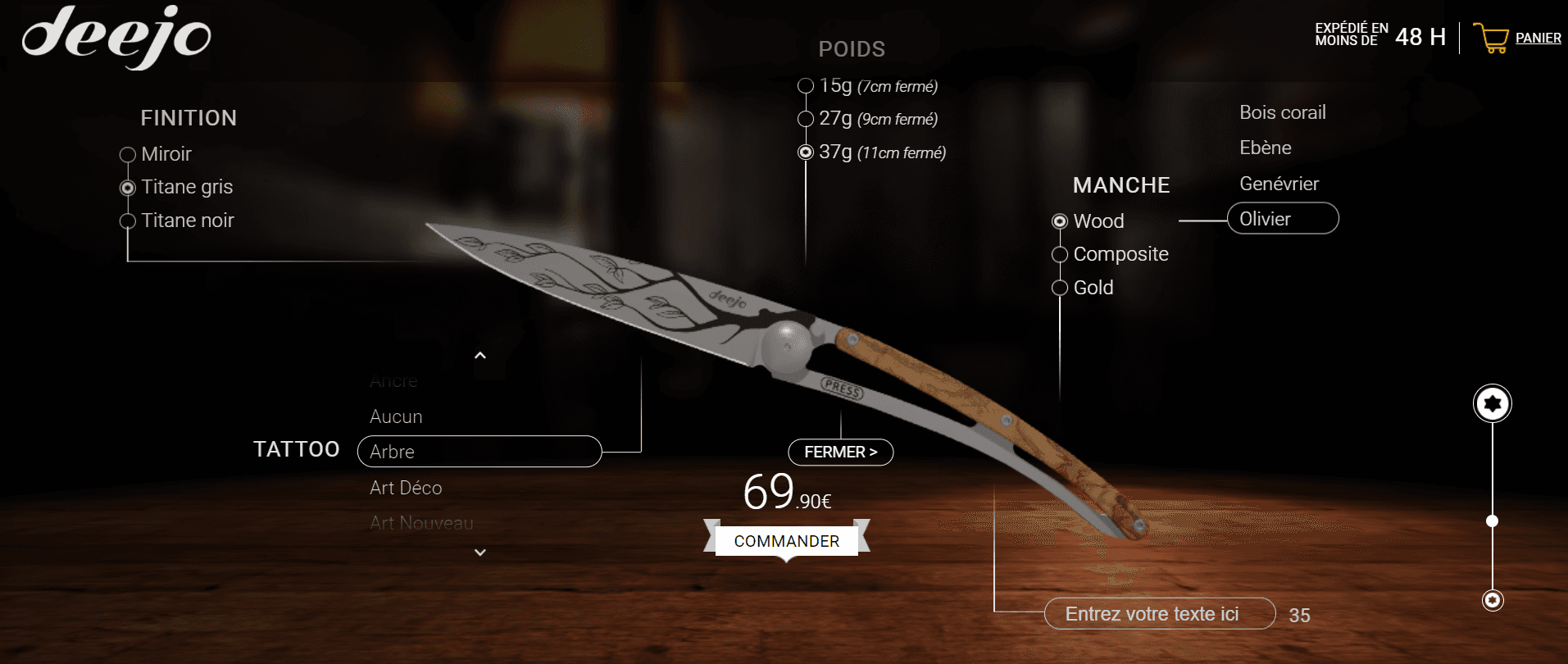Click the deejo logo
This screenshot has width=1568, height=664.
pos(116,37)
